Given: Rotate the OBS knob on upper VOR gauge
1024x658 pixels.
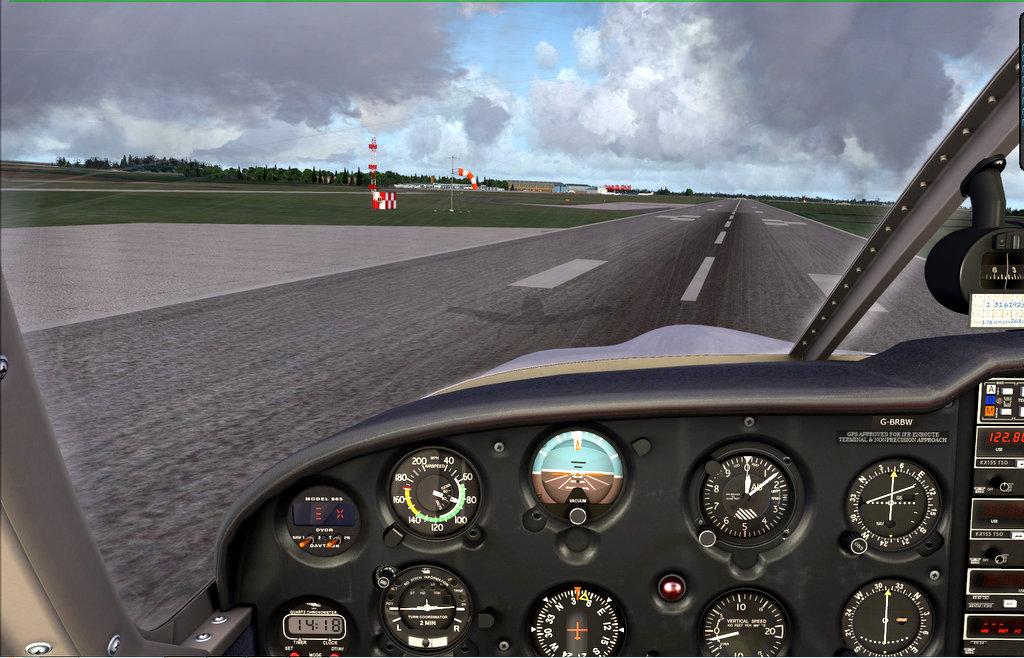Looking at the screenshot, I should click(x=858, y=545).
